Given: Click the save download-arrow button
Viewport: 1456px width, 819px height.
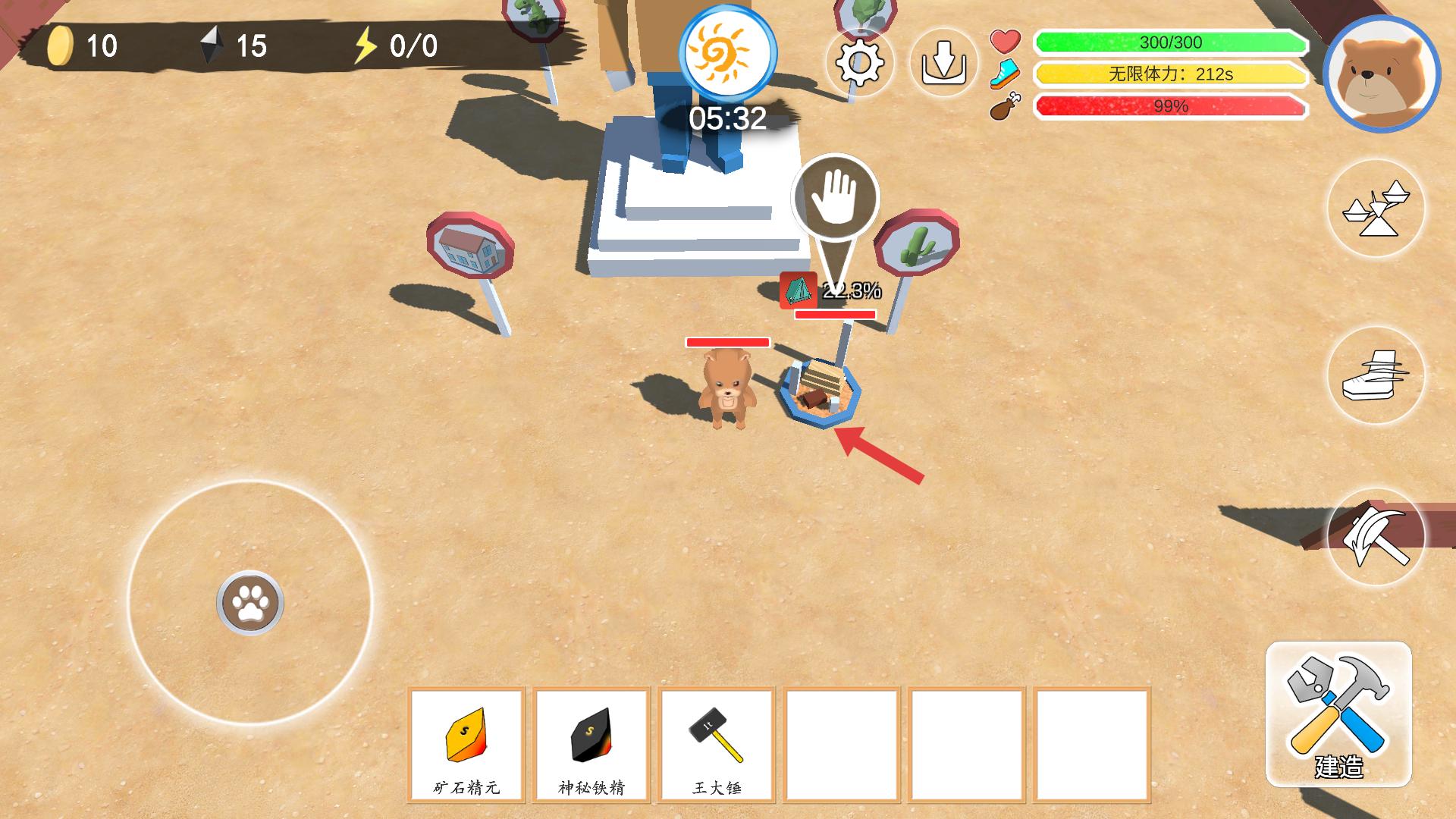Looking at the screenshot, I should coord(943,62).
